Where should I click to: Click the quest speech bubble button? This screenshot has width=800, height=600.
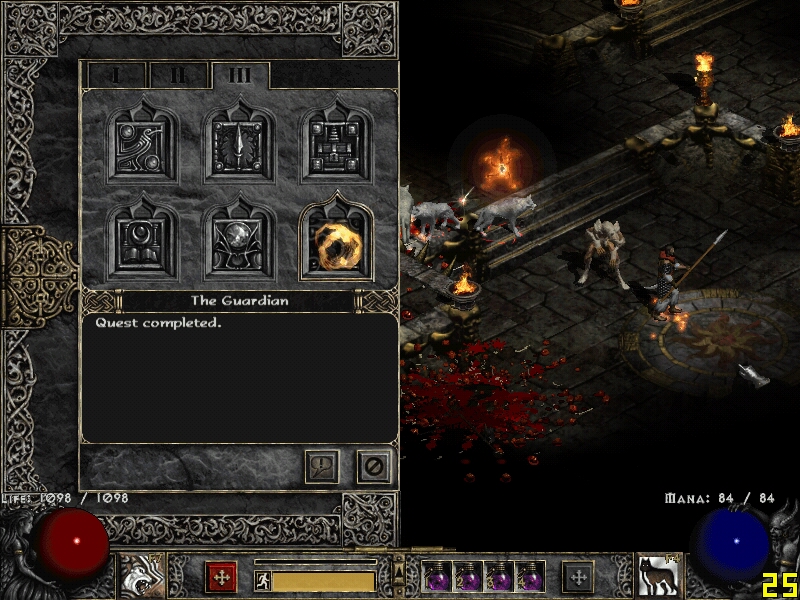pos(322,466)
